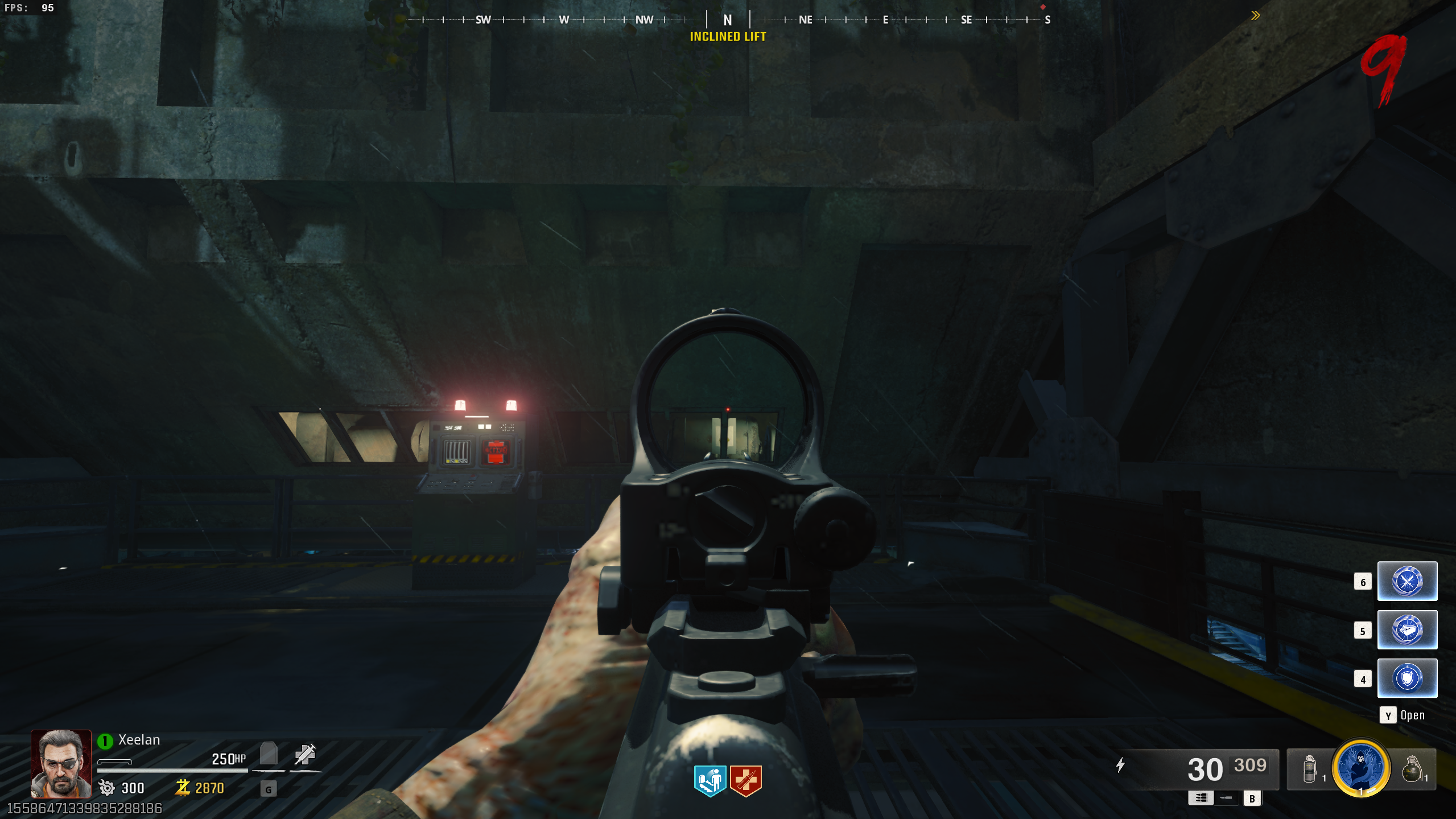Choose the frag grenade lethal icon
This screenshot has height=819, width=1456.
tap(1412, 769)
